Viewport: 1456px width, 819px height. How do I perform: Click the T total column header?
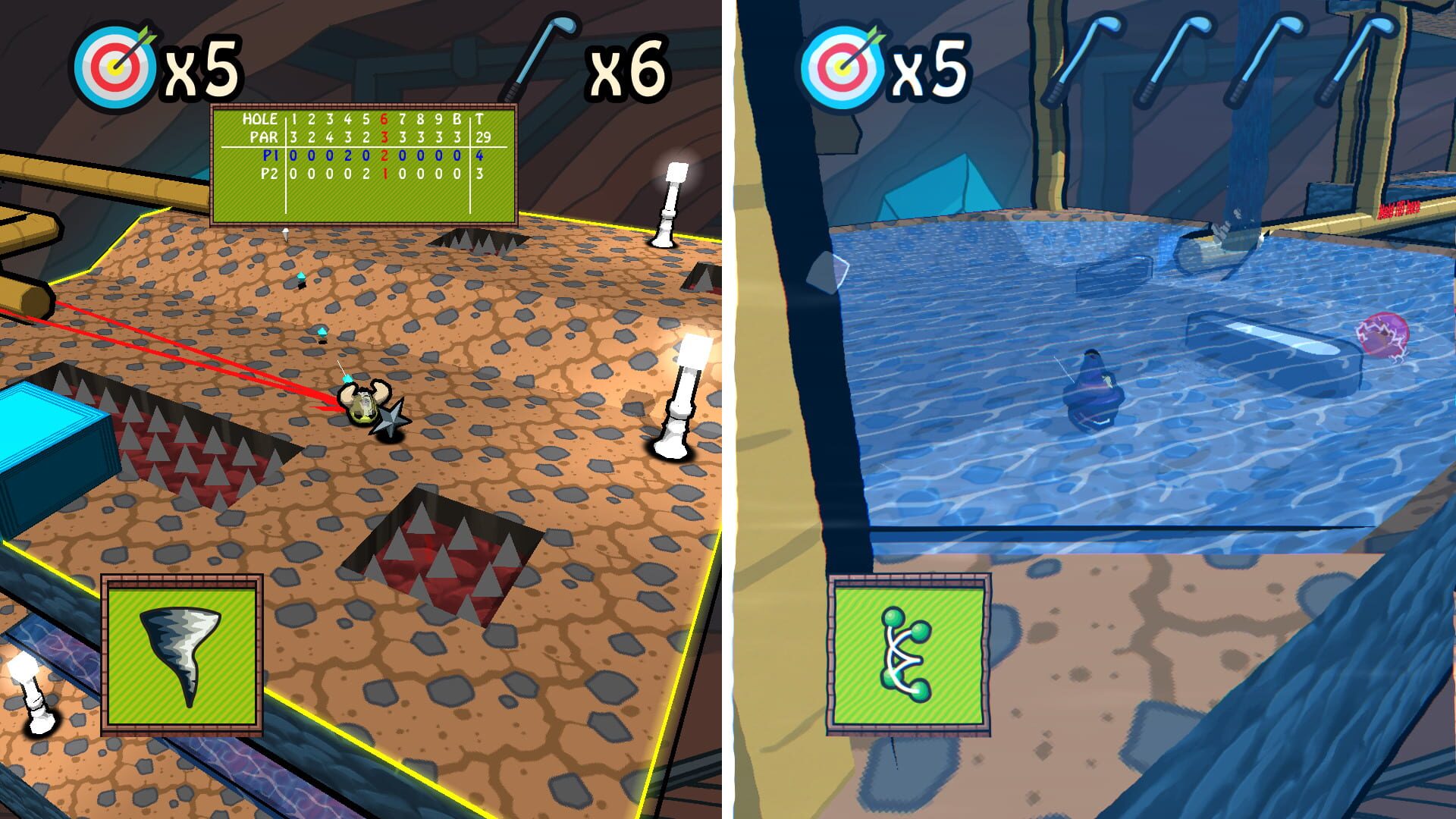pos(480,119)
